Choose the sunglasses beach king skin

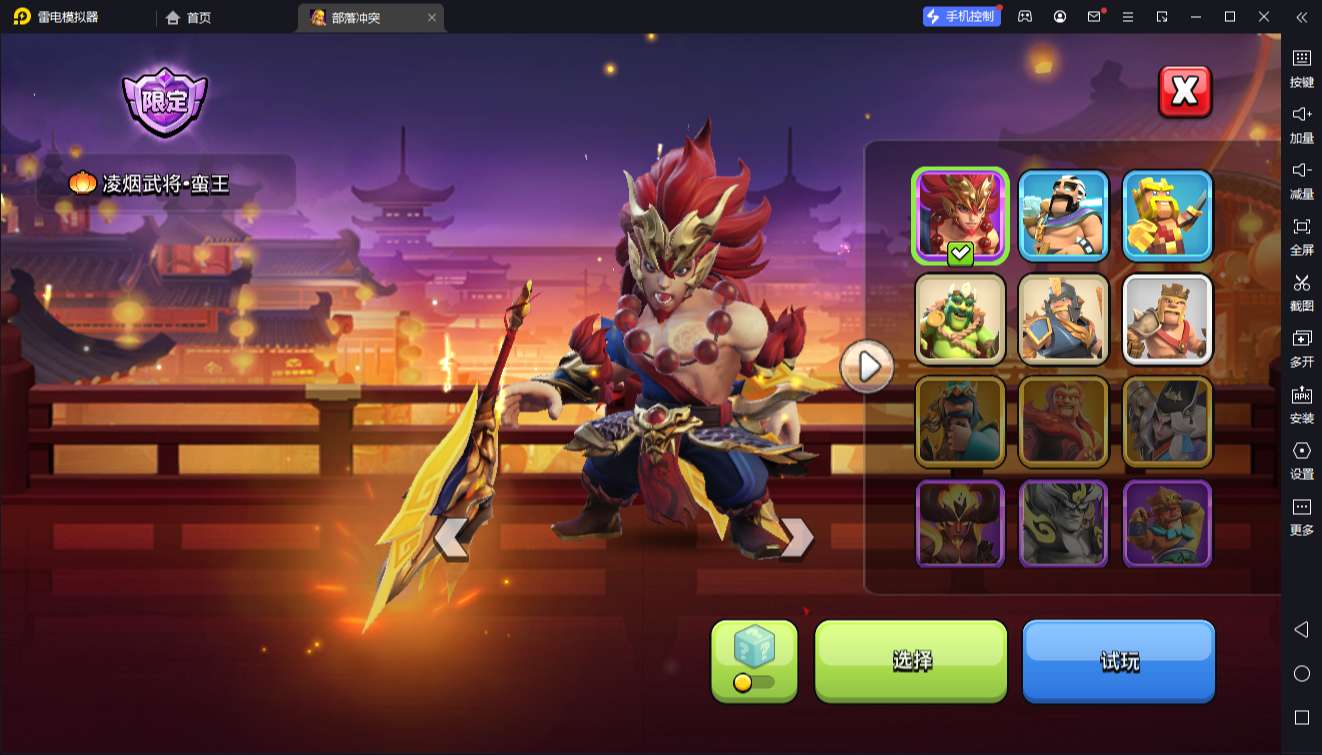[1064, 215]
